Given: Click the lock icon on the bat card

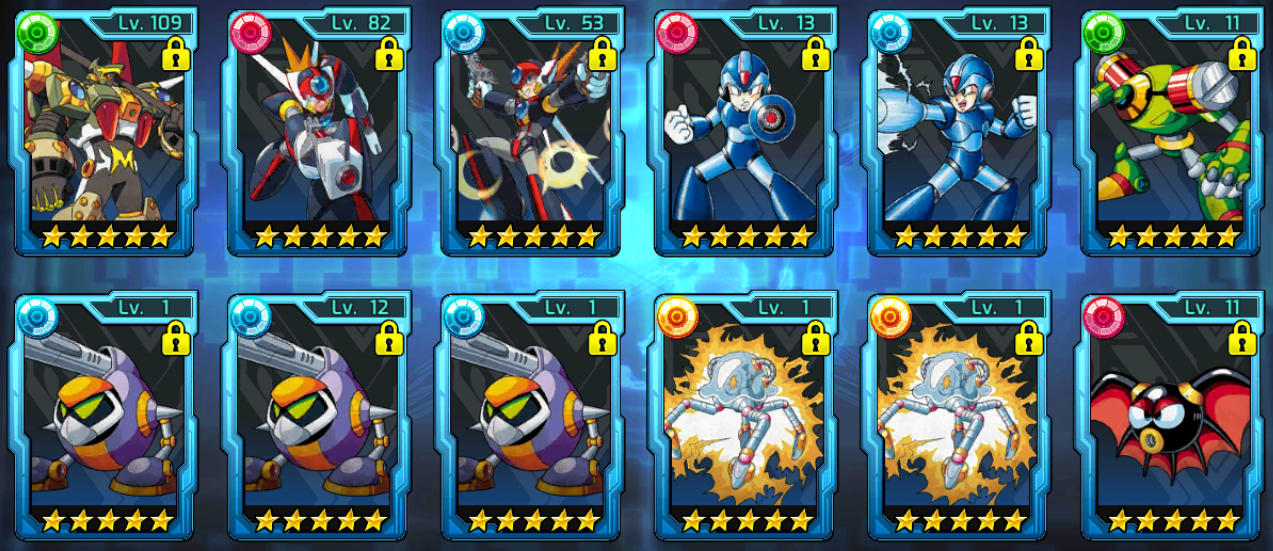Looking at the screenshot, I should point(1241,338).
